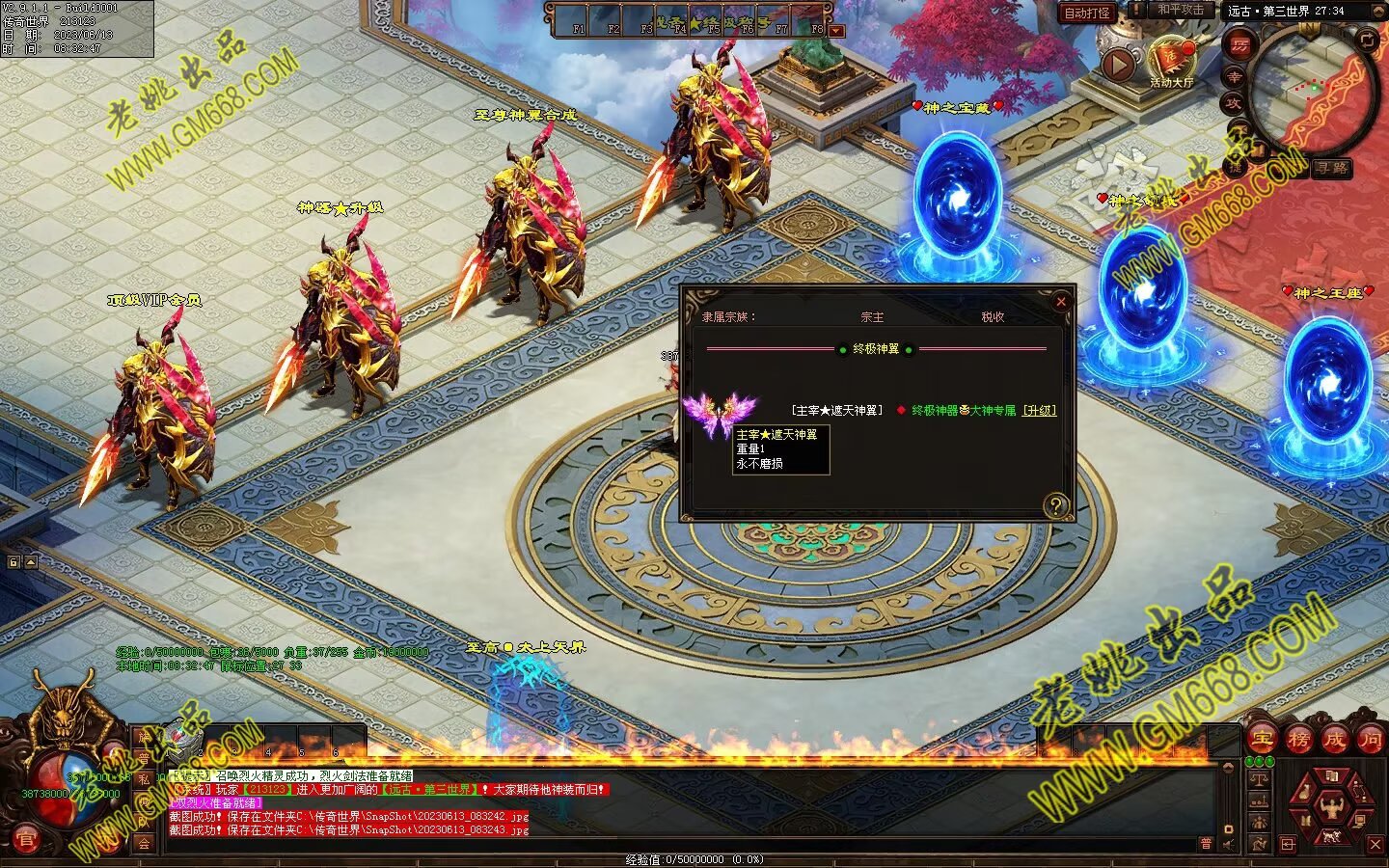The image size is (1389, 868).
Task: Click the 升级 upgrade link
Action: click(1040, 411)
